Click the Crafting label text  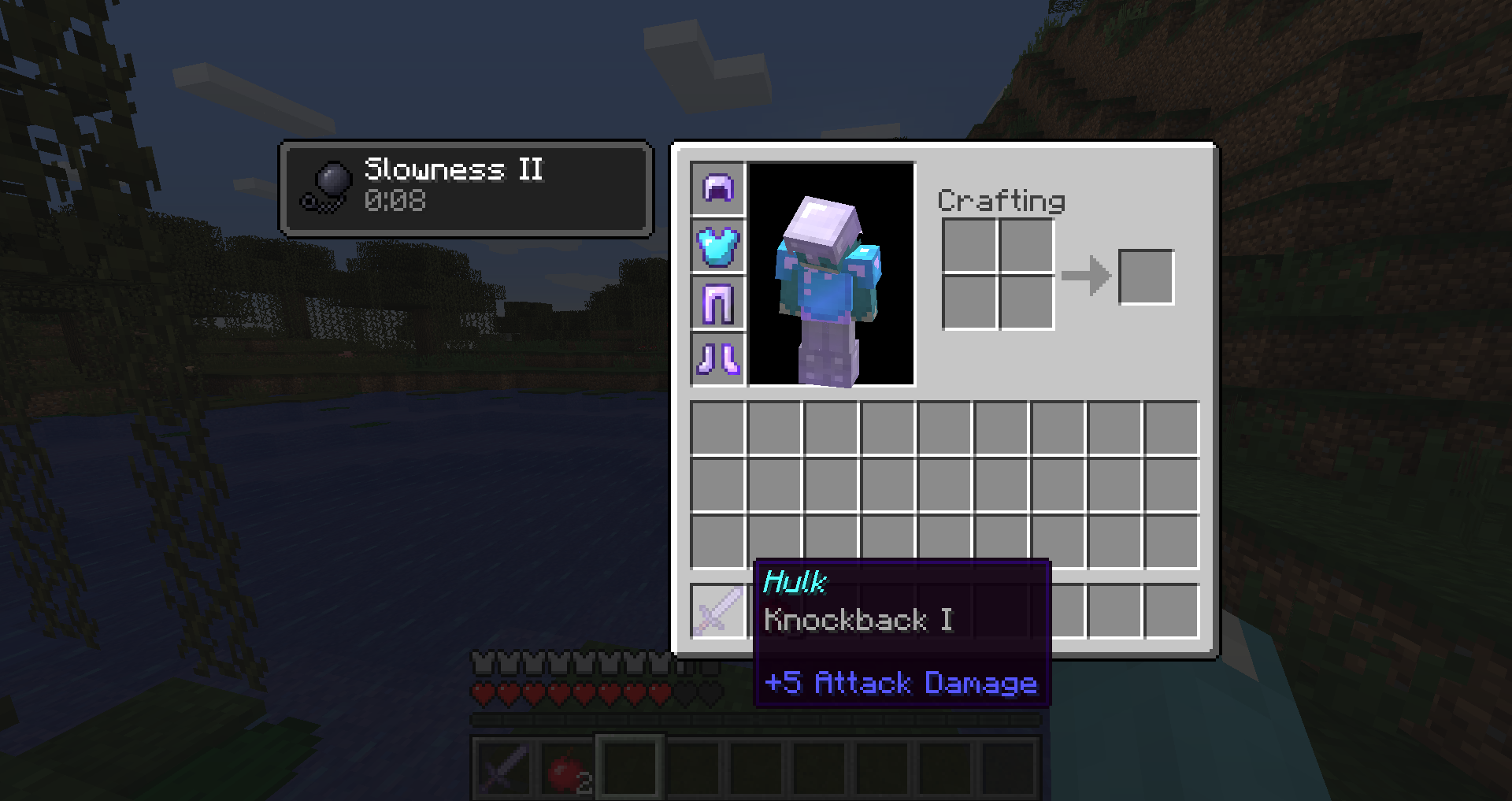tap(1001, 201)
